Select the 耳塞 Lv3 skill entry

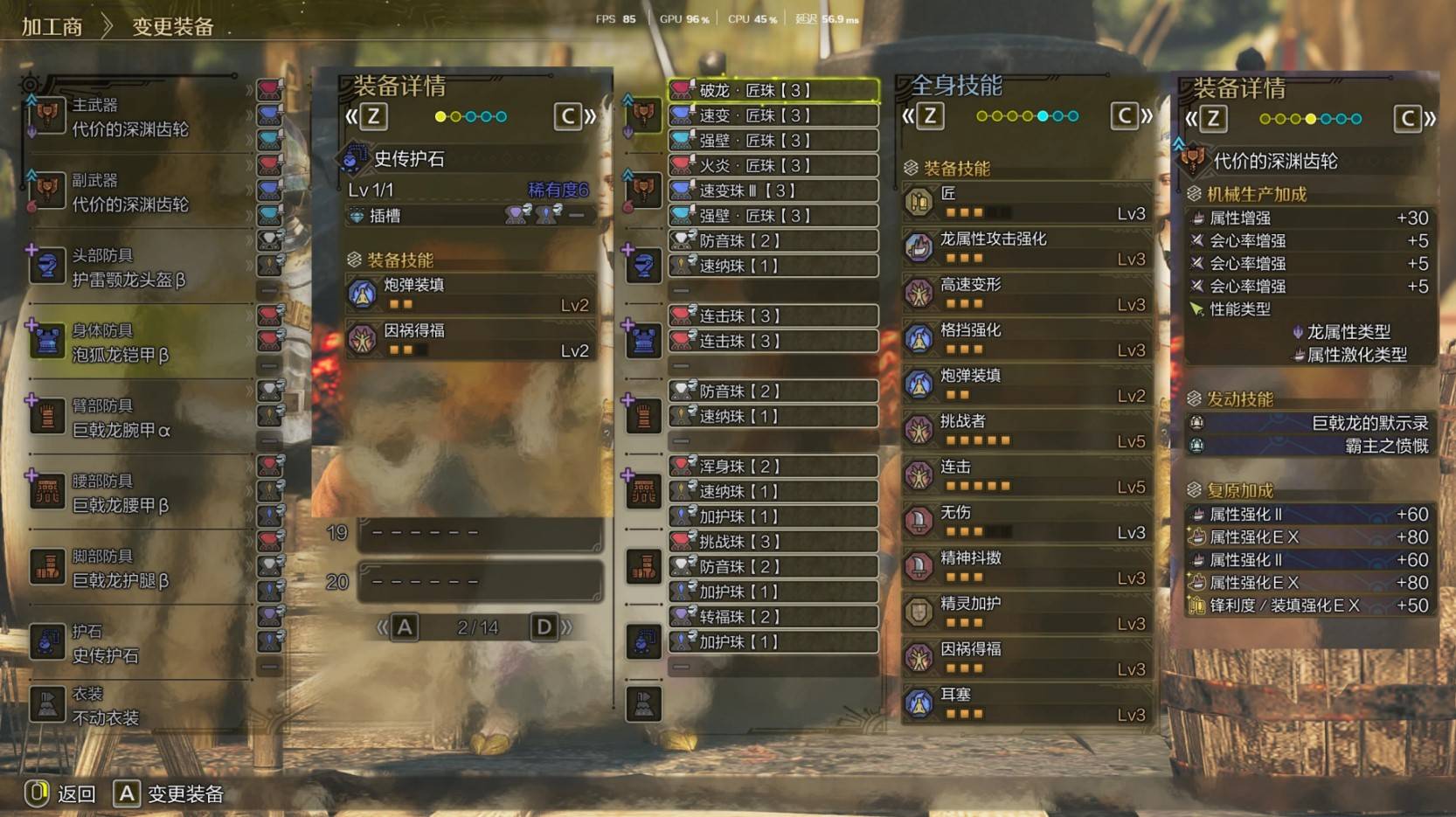coord(1027,704)
